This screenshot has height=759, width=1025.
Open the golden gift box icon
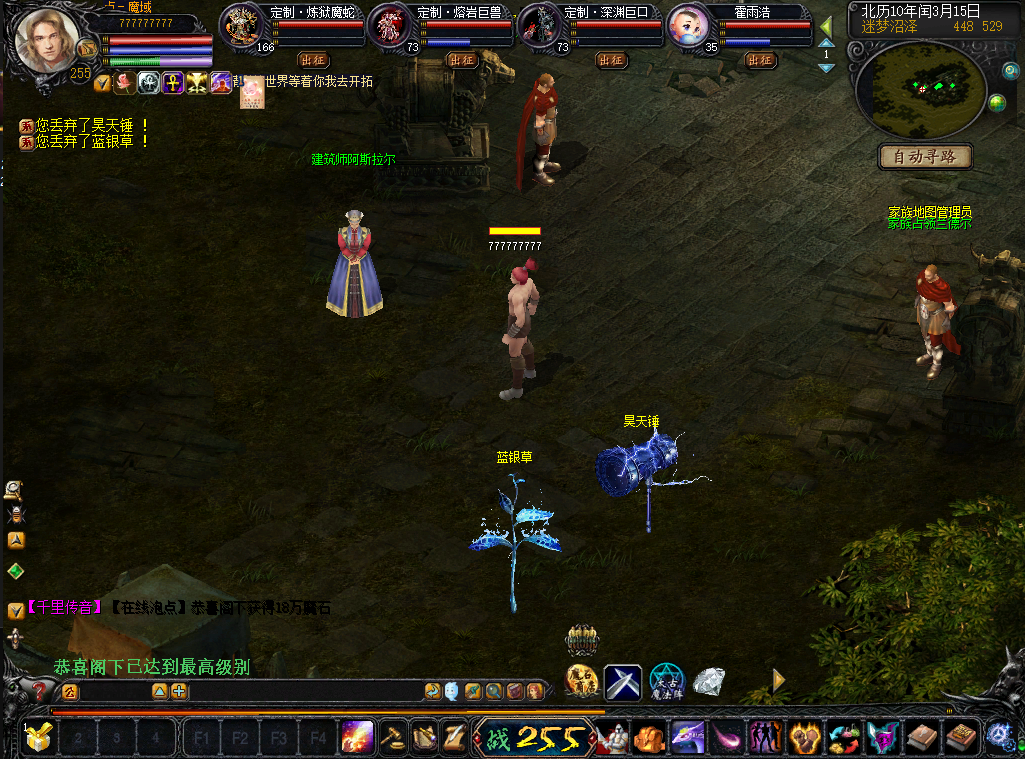click(38, 738)
